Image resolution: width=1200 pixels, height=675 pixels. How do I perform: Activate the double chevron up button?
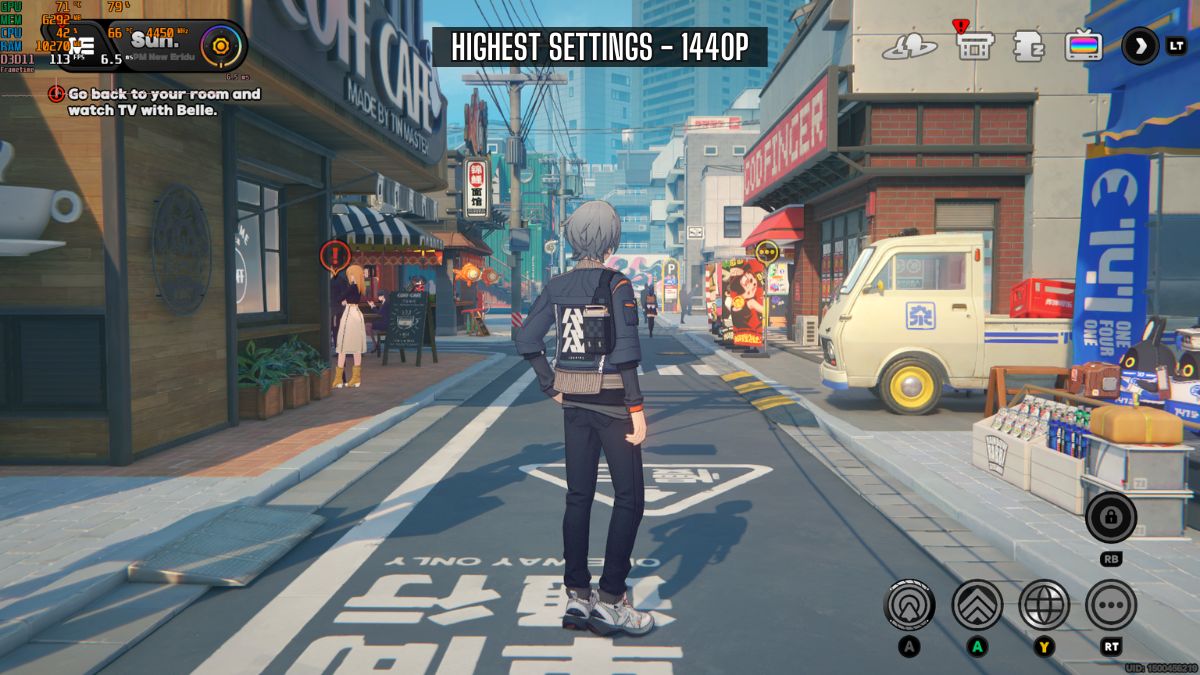point(977,605)
